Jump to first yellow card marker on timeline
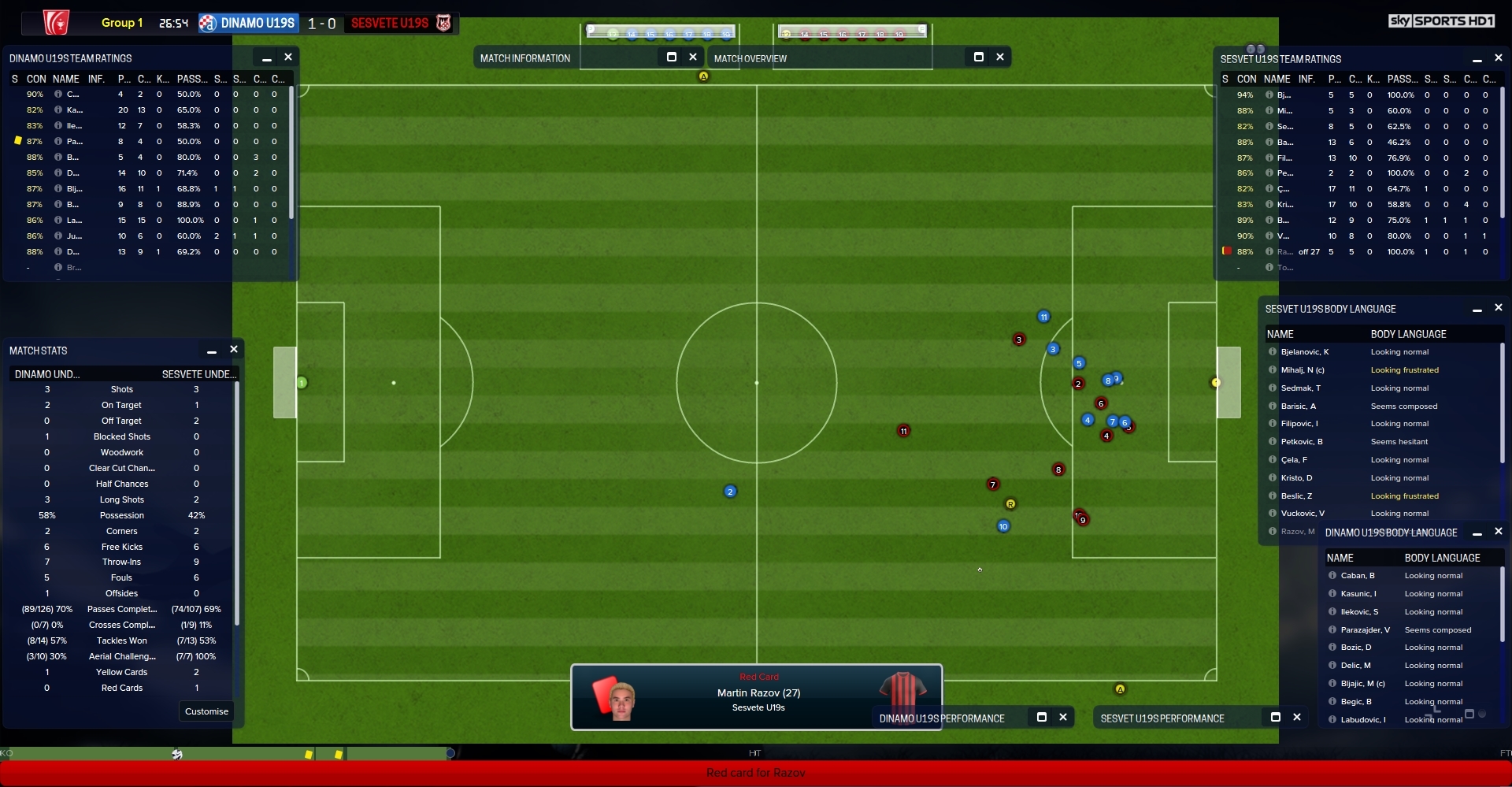The width and height of the screenshot is (1512, 787). tap(309, 755)
